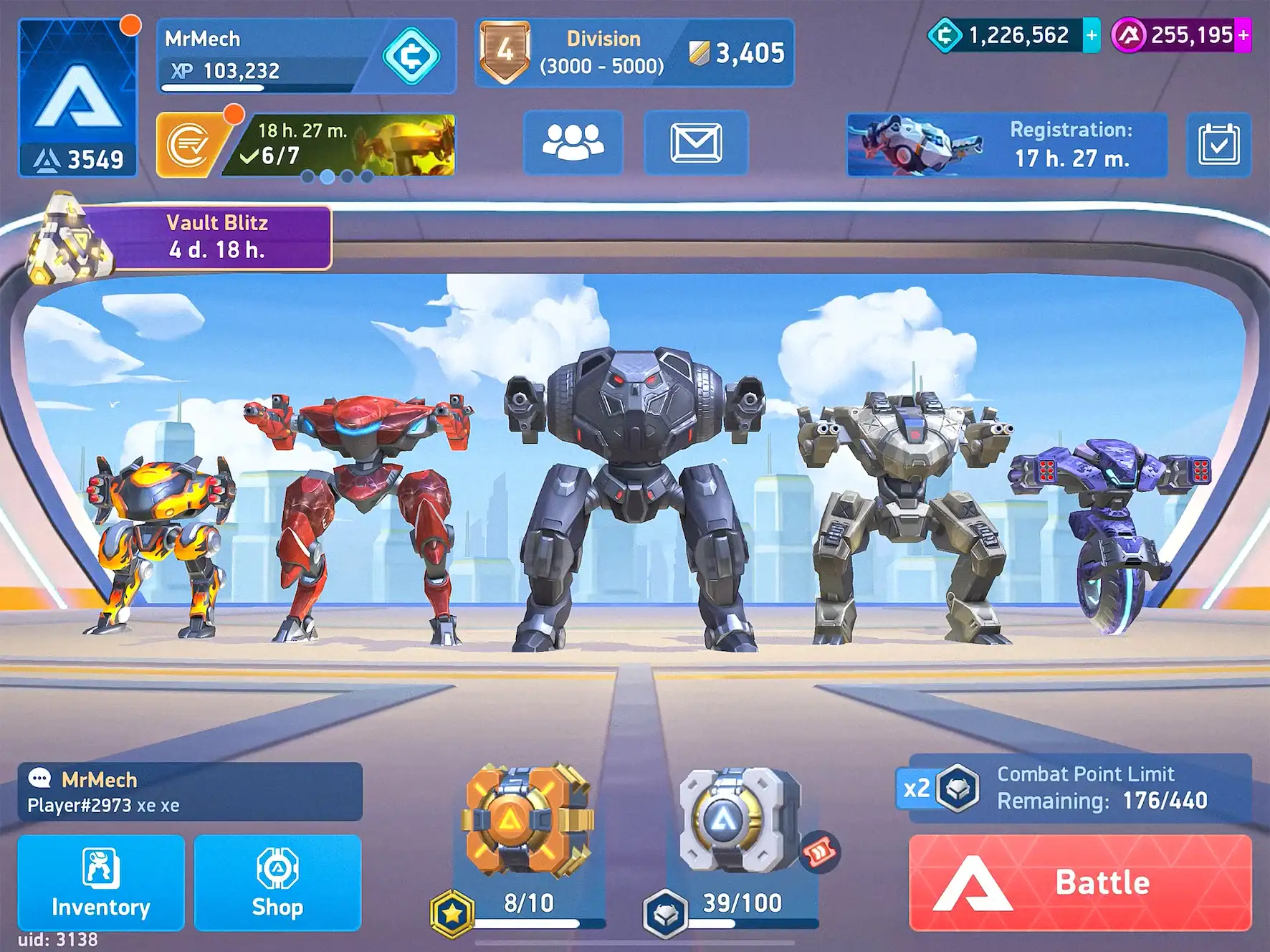Go to the Shop
This screenshot has height=952, width=1270.
click(277, 882)
